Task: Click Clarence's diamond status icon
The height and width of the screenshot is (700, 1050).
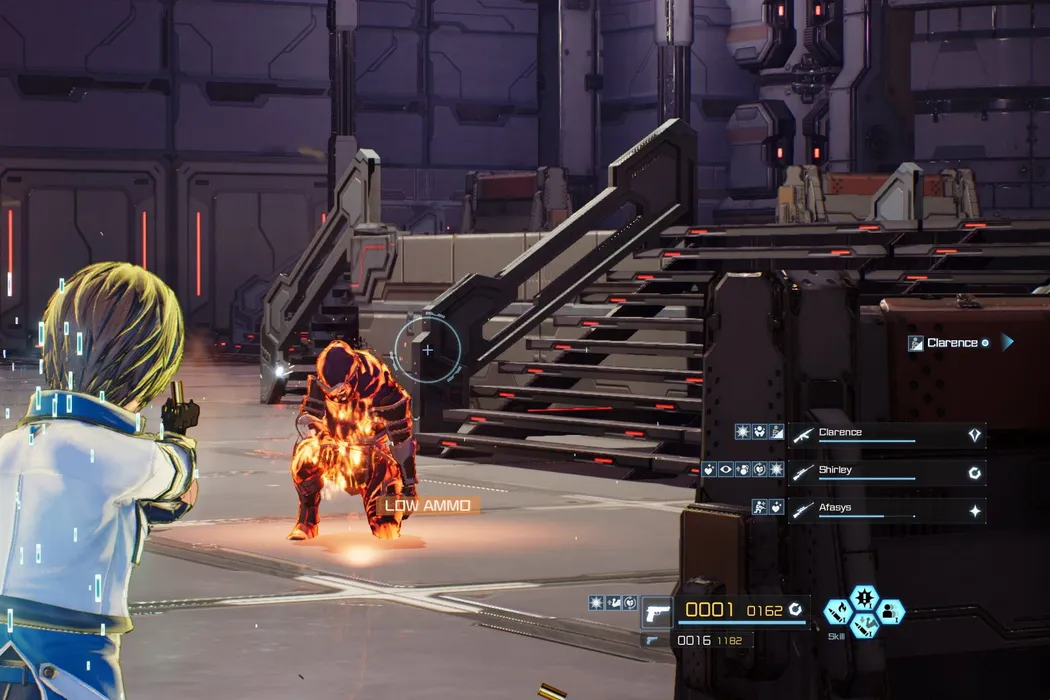Action: click(x=974, y=435)
